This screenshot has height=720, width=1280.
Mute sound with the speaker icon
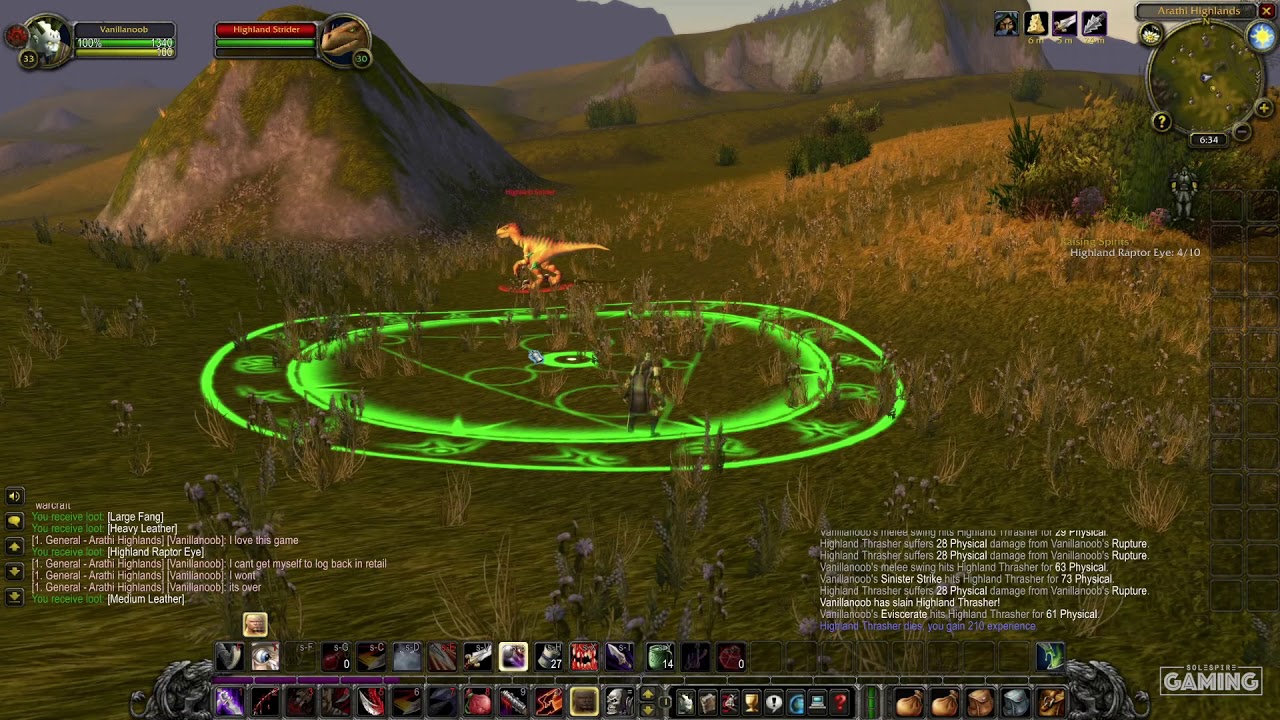coord(14,496)
